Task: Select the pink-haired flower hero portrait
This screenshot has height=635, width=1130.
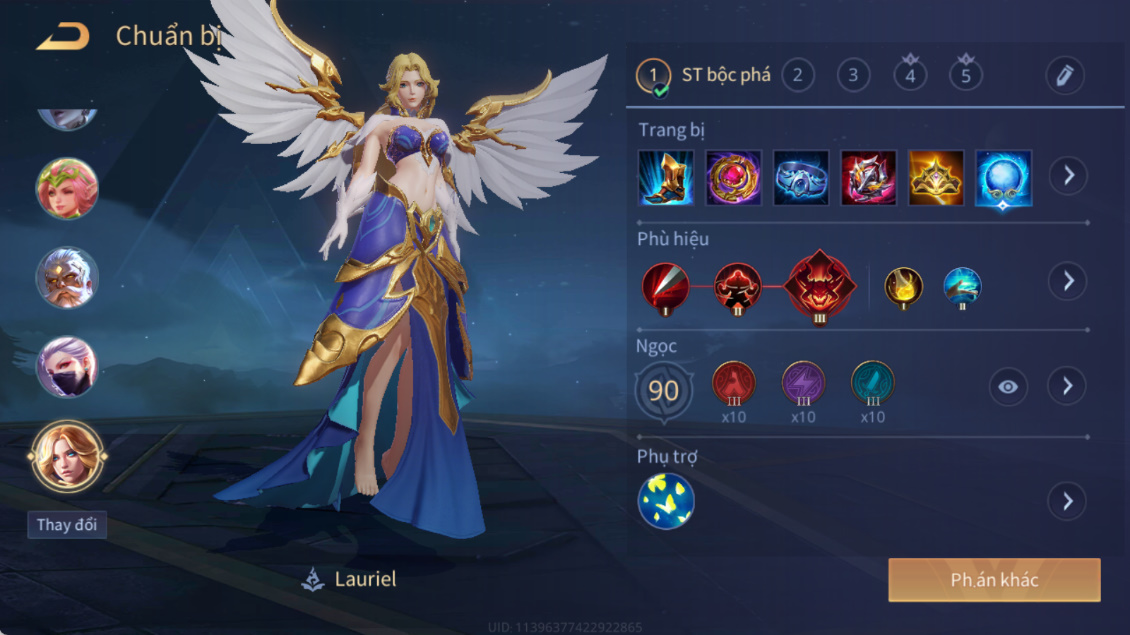Action: pos(67,188)
